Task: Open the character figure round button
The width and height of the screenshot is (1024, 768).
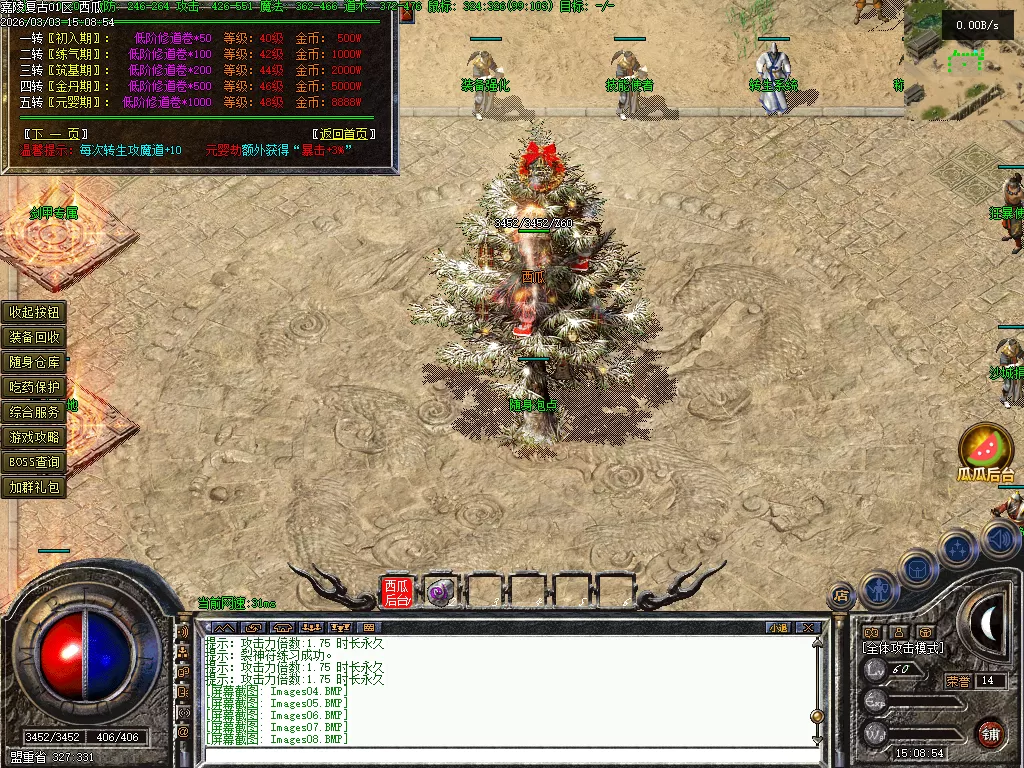Action: coord(879,590)
